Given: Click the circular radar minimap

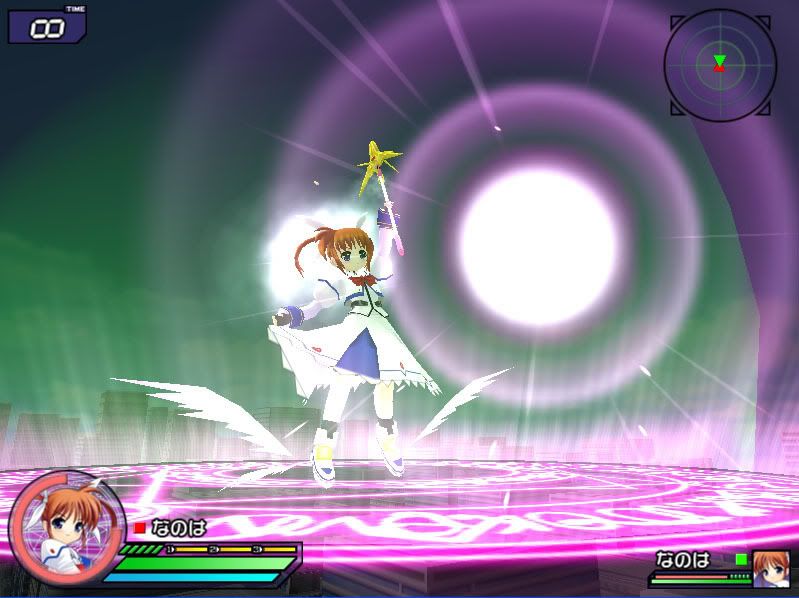Looking at the screenshot, I should (x=719, y=65).
